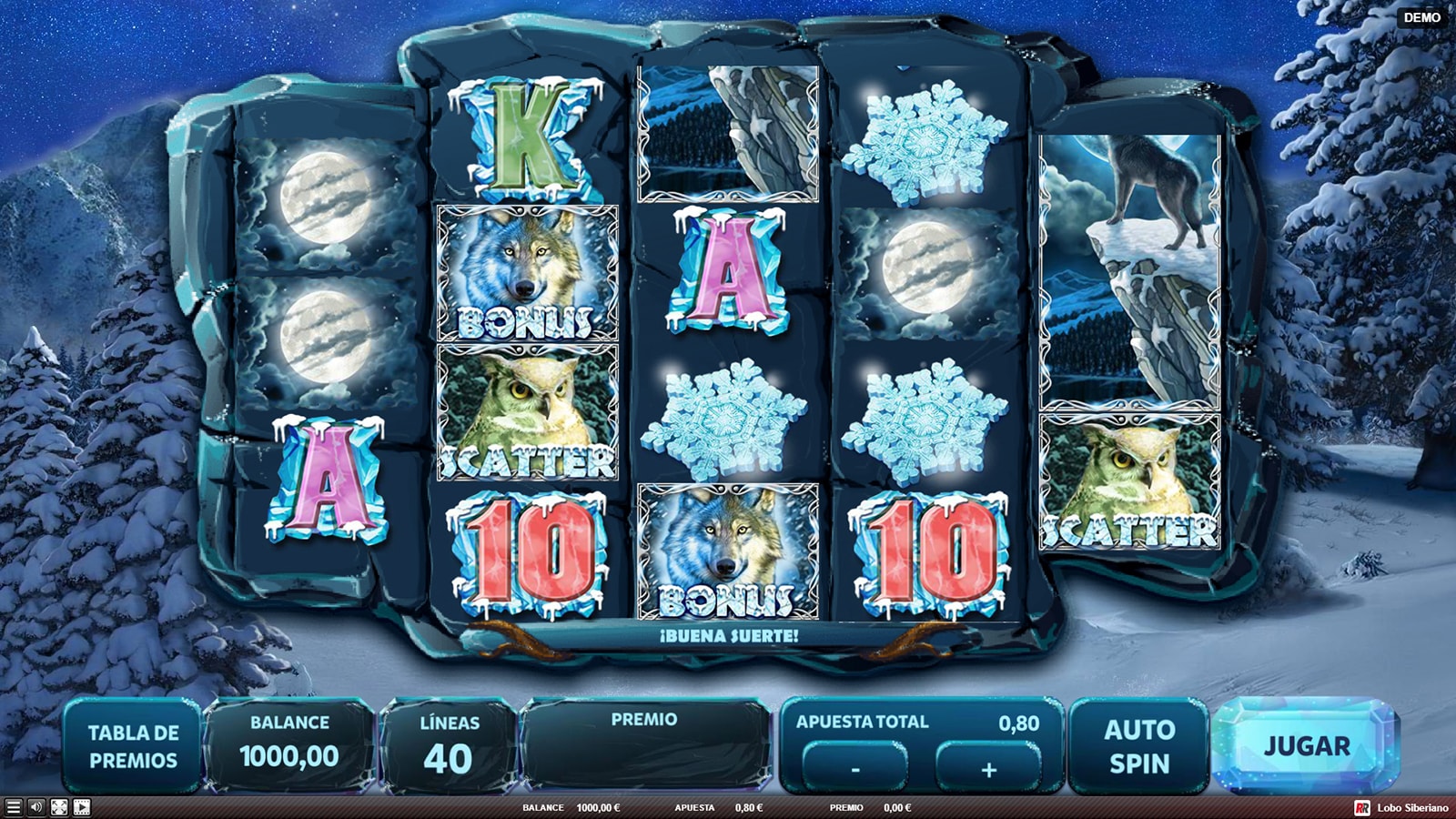This screenshot has width=1456, height=819.
Task: Click the JUGAR spin button
Action: (1306, 746)
